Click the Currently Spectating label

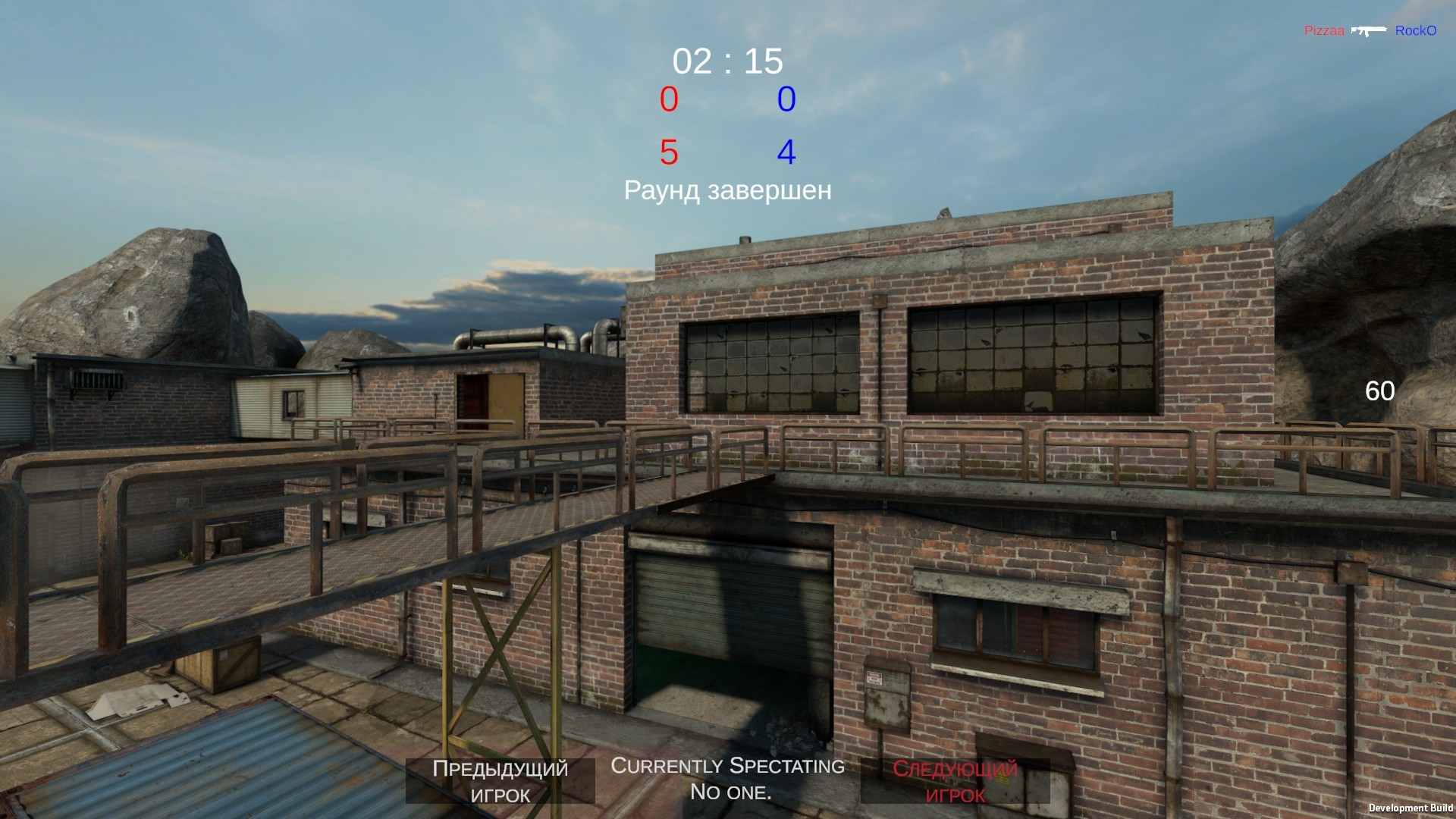727,766
